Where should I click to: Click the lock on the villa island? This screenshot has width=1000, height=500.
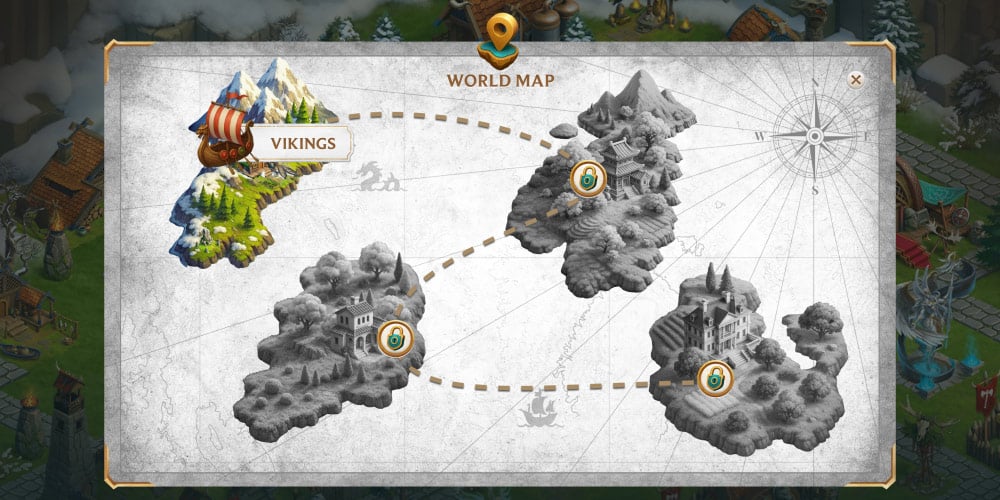click(395, 338)
